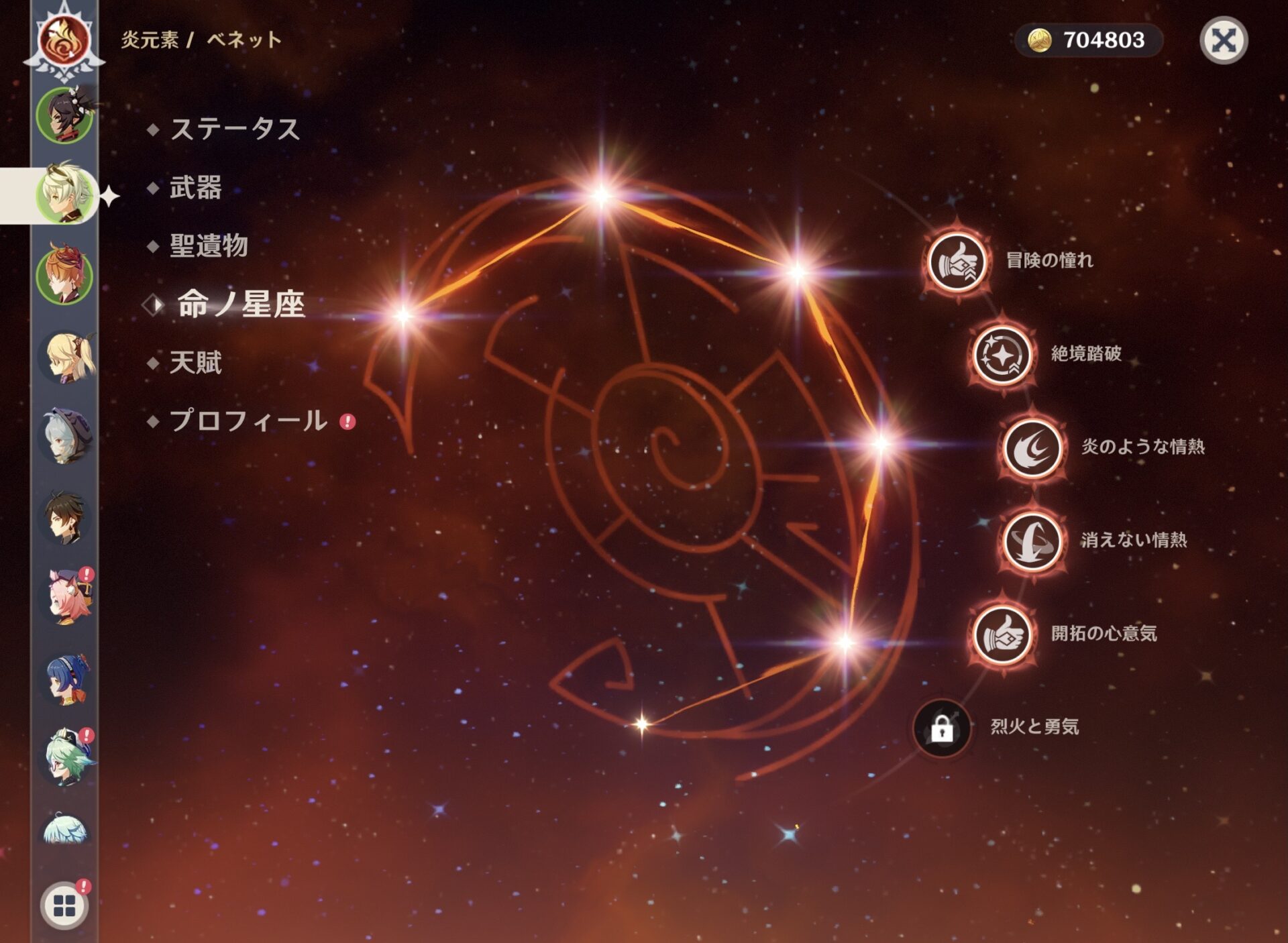Close the character screen with the X button
The width and height of the screenshot is (1288, 943).
(1223, 40)
